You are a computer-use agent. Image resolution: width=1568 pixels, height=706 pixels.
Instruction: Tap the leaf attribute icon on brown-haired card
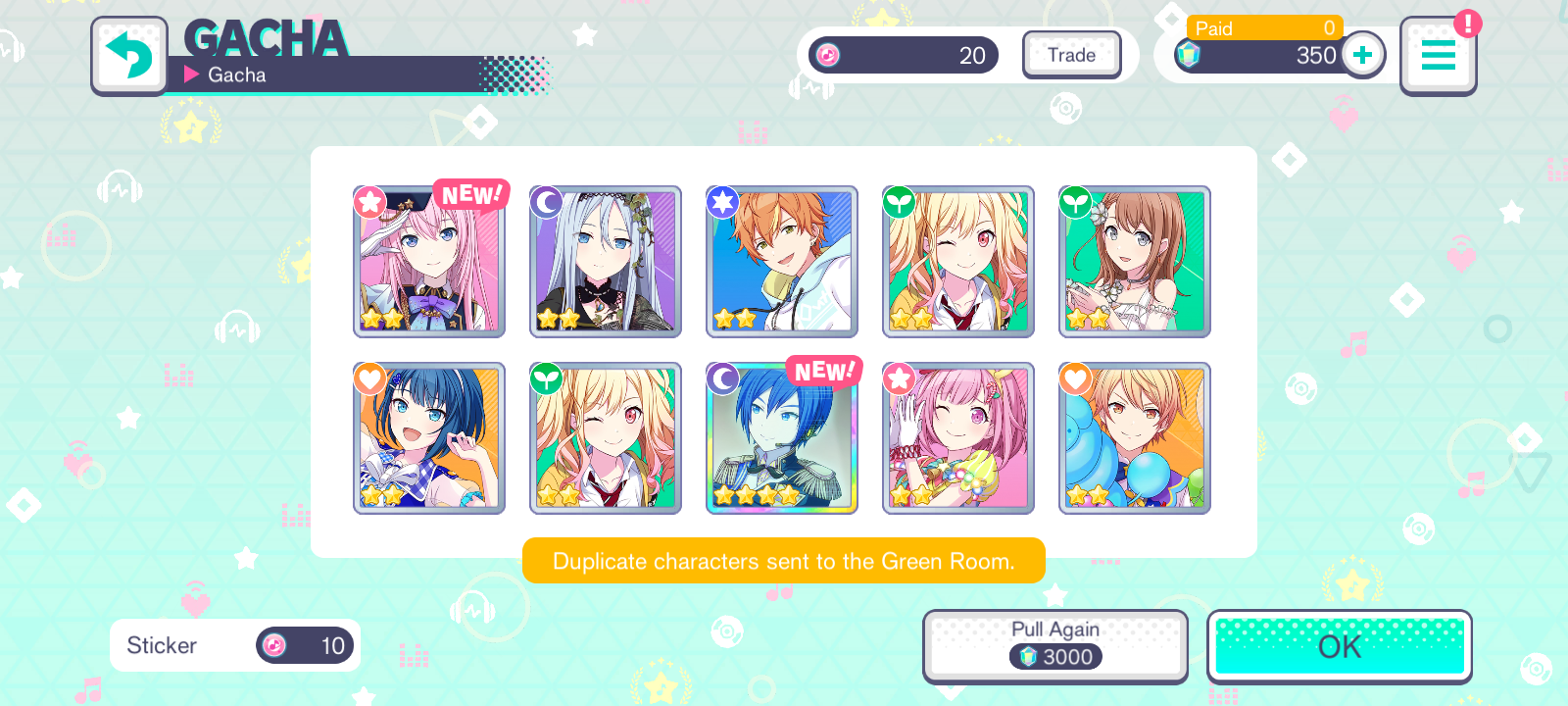click(x=1075, y=202)
